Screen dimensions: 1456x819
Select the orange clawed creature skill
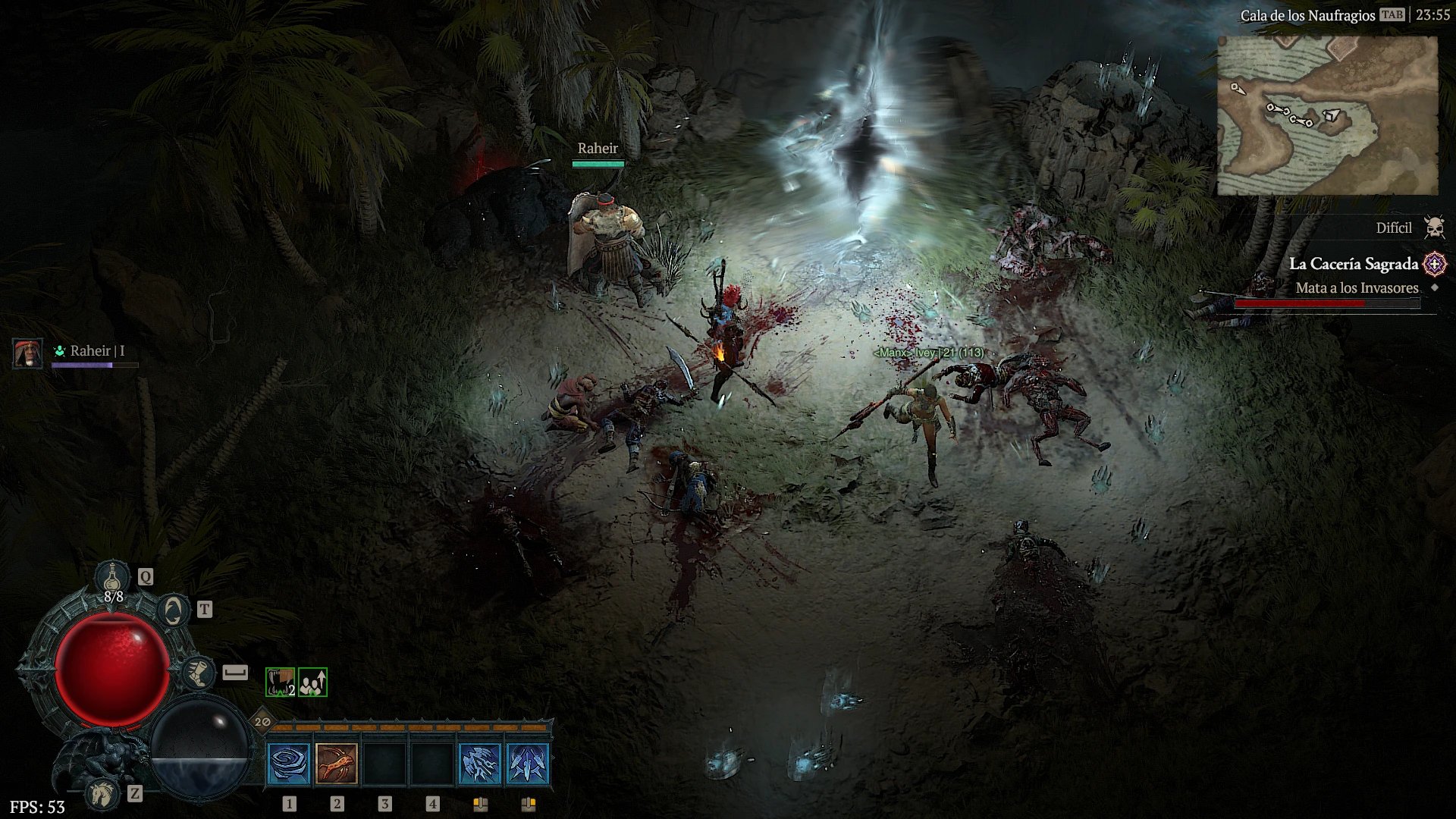pyautogui.click(x=337, y=764)
